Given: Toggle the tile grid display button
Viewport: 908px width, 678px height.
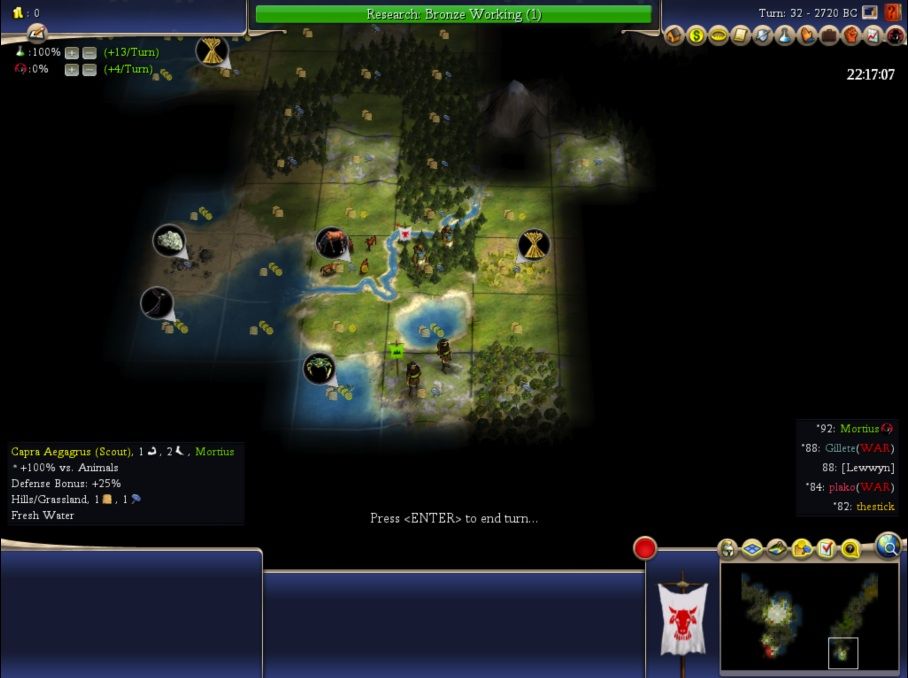Looking at the screenshot, I should (751, 549).
